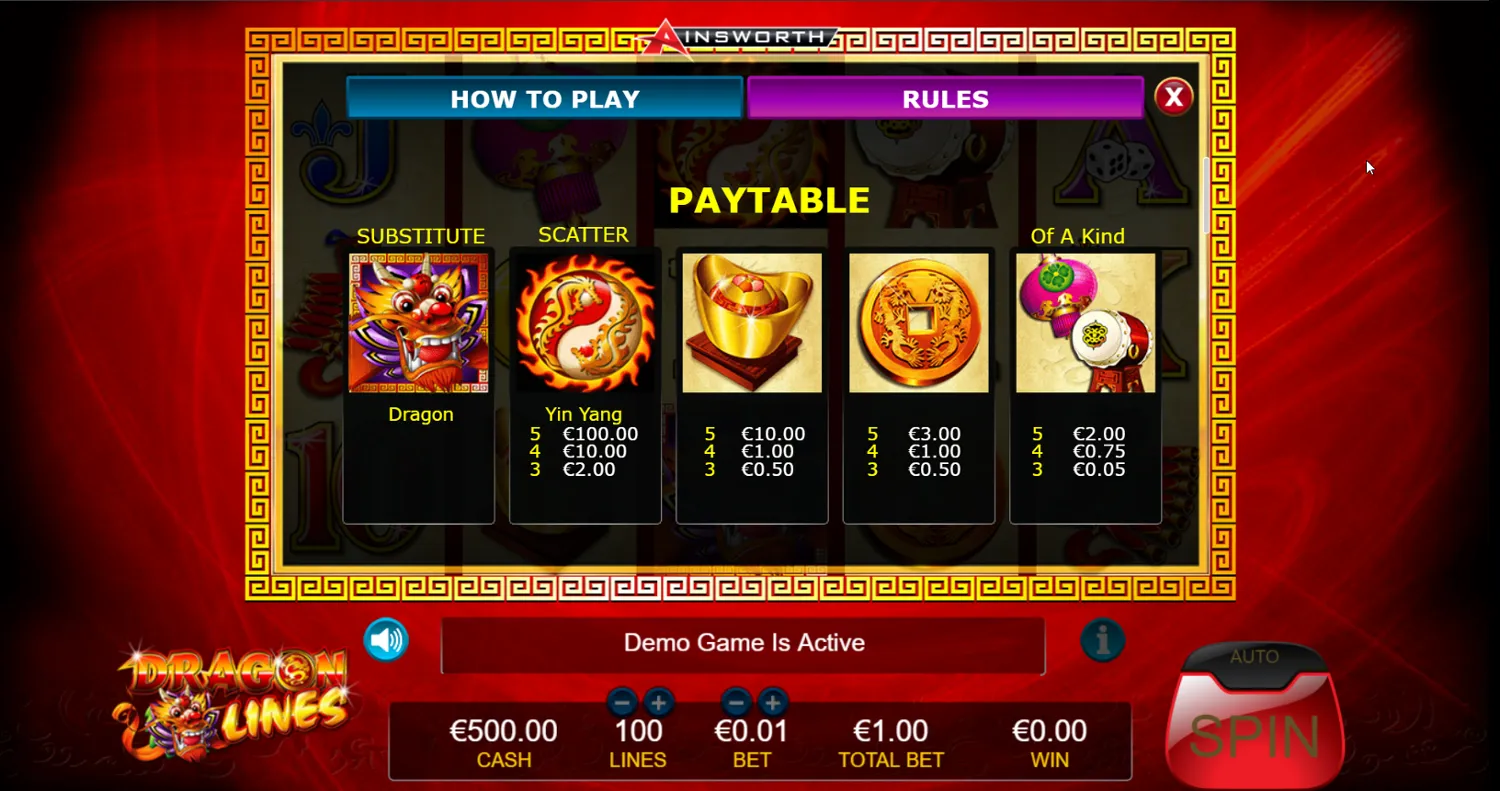Open the RULES tab
This screenshot has height=791, width=1500.
tap(945, 98)
